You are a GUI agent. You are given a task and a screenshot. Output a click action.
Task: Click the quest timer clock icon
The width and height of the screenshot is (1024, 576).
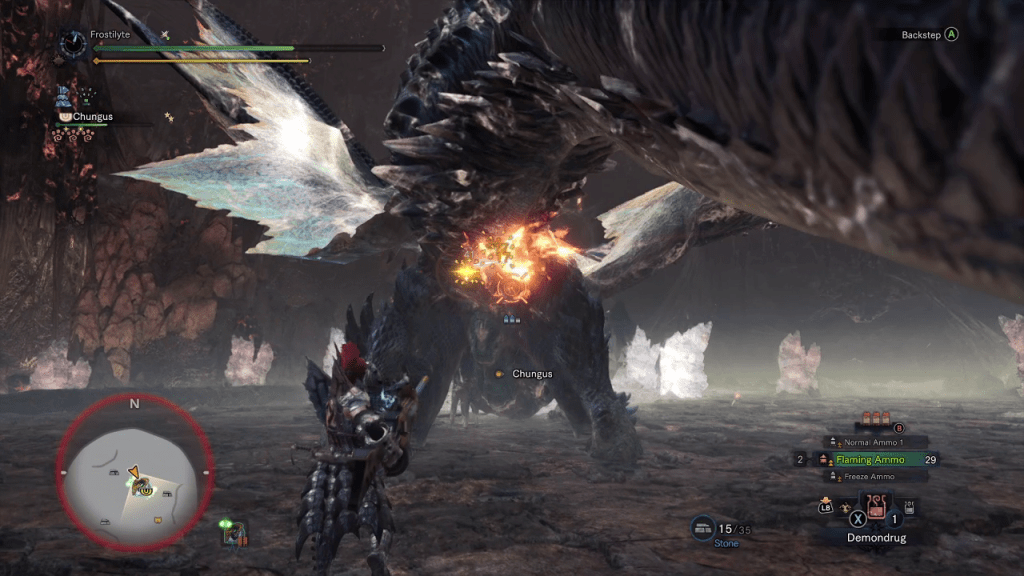[72, 42]
